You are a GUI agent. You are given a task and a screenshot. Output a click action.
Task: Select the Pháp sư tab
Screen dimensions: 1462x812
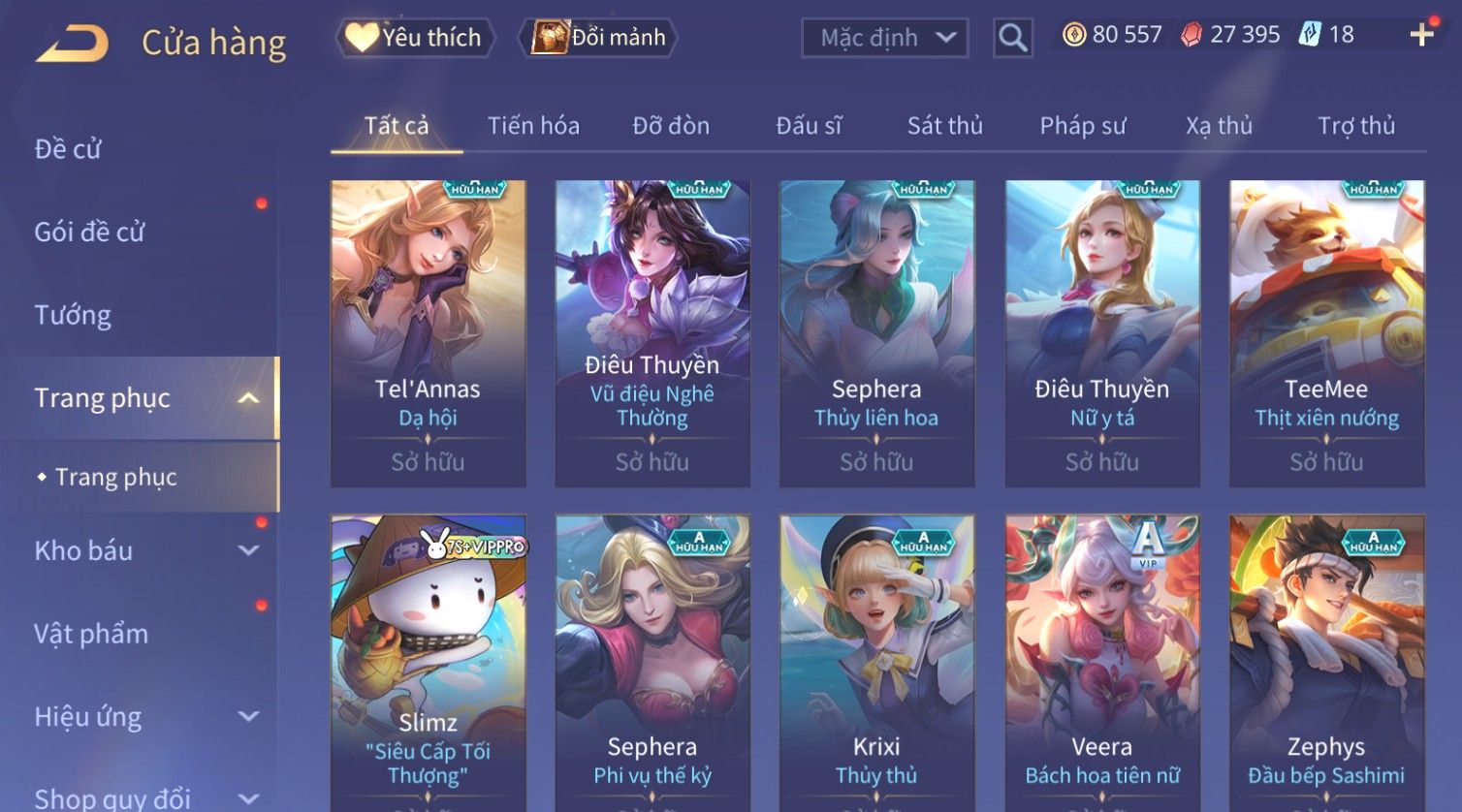pos(1082,126)
